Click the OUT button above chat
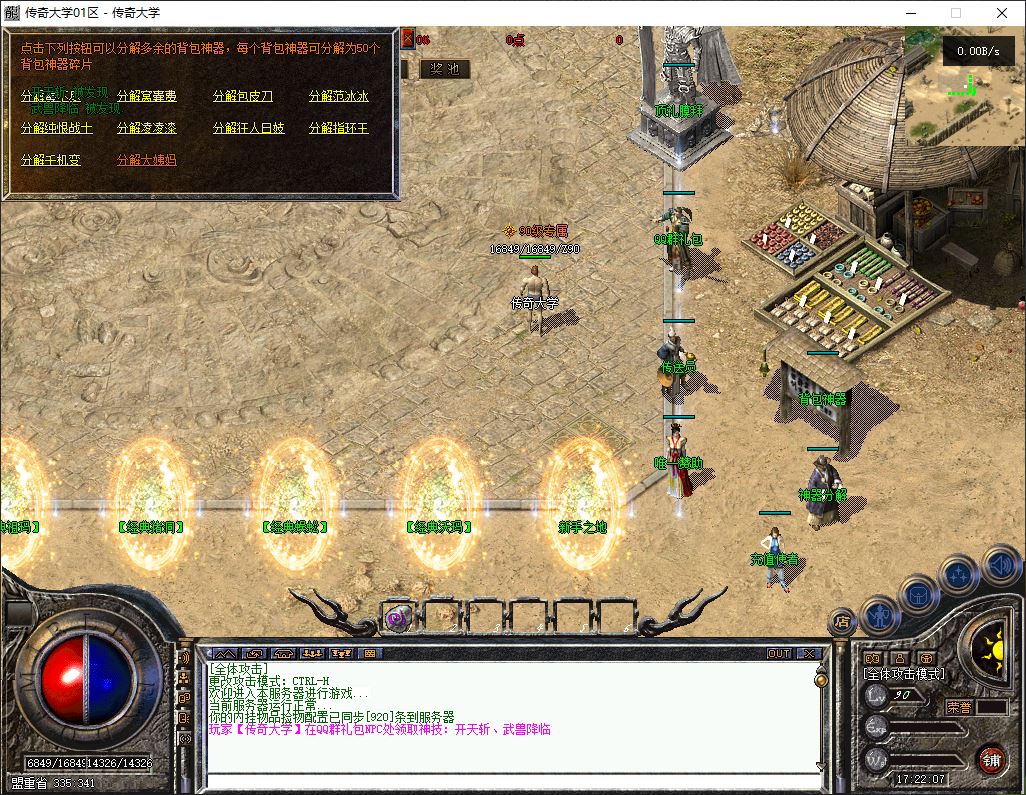 (x=779, y=654)
